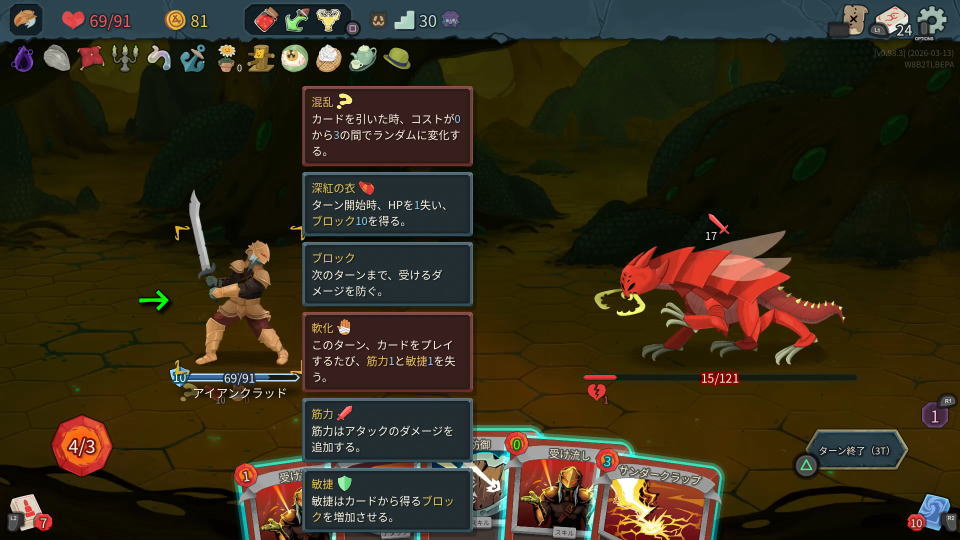Screen dimensions: 960x540
Task: Inspect the green hat relic
Action: tap(397, 58)
